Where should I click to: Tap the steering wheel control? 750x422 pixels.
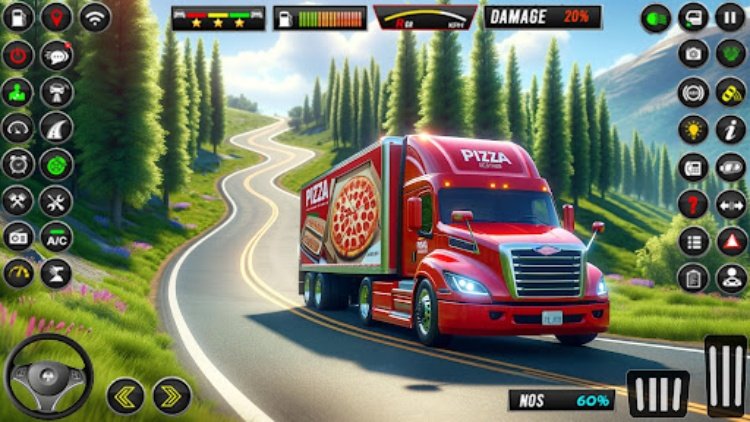(49, 376)
